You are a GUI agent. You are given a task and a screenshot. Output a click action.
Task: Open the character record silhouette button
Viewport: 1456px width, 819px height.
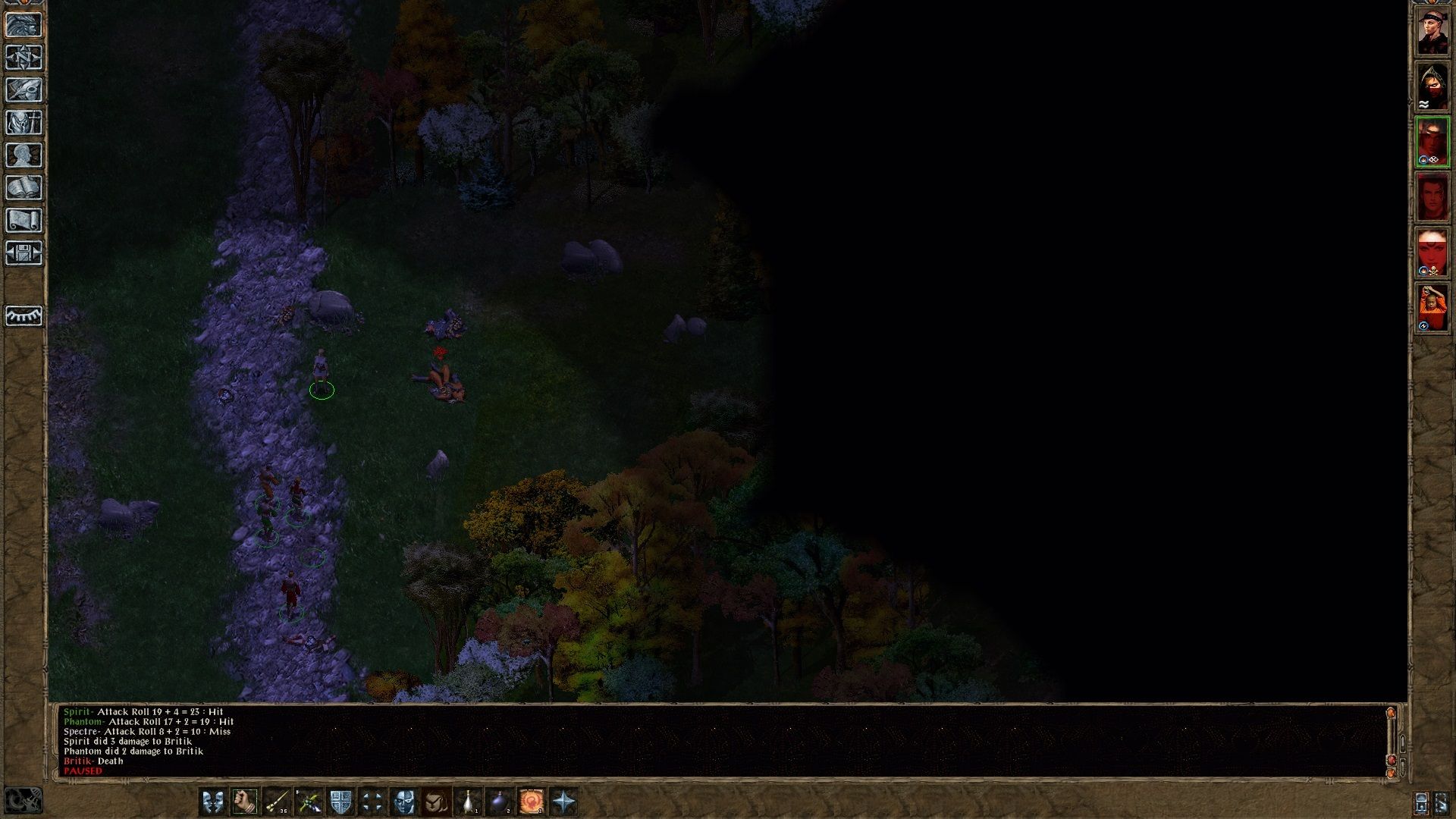[x=24, y=155]
